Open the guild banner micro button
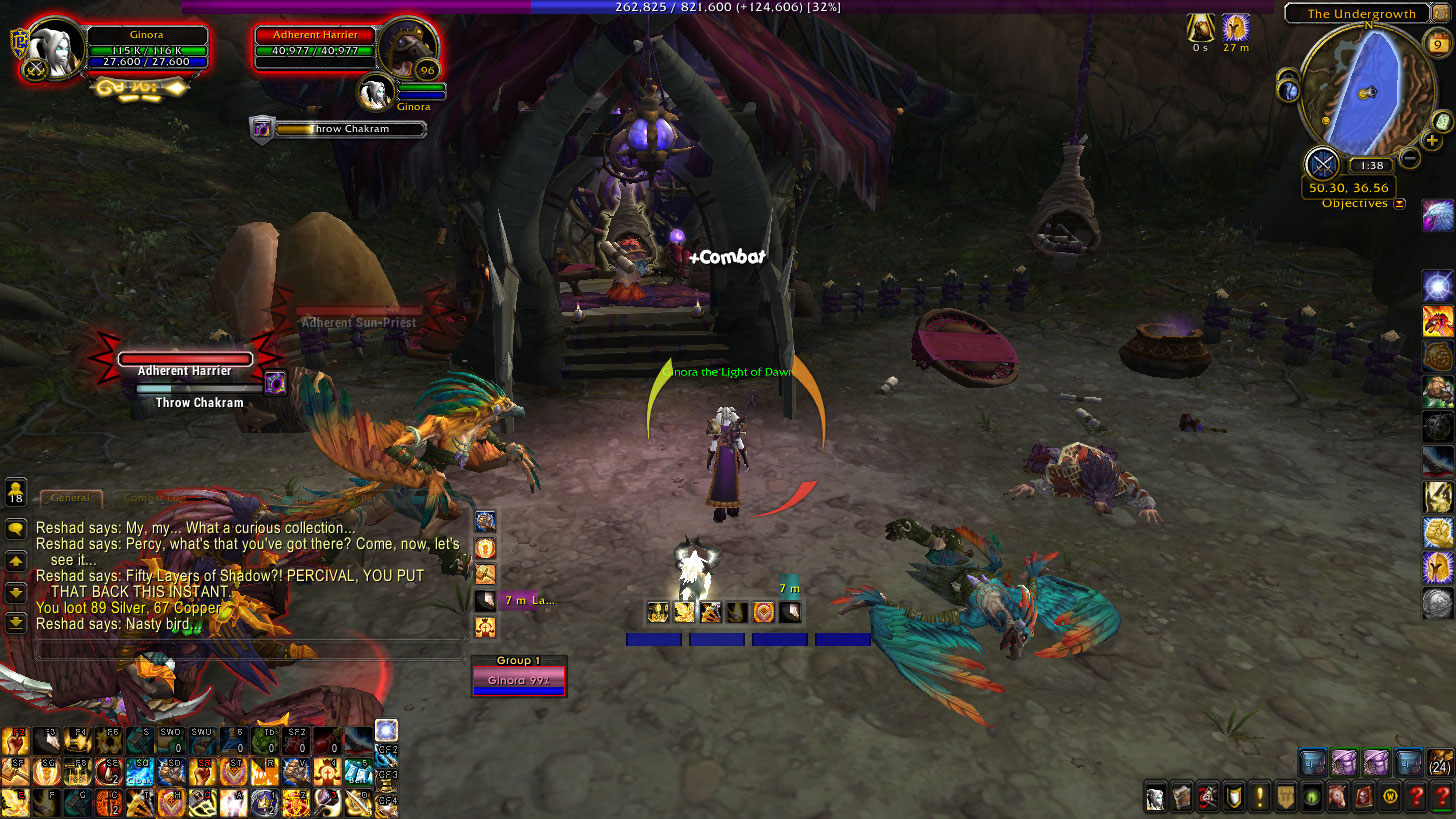 point(1286,797)
